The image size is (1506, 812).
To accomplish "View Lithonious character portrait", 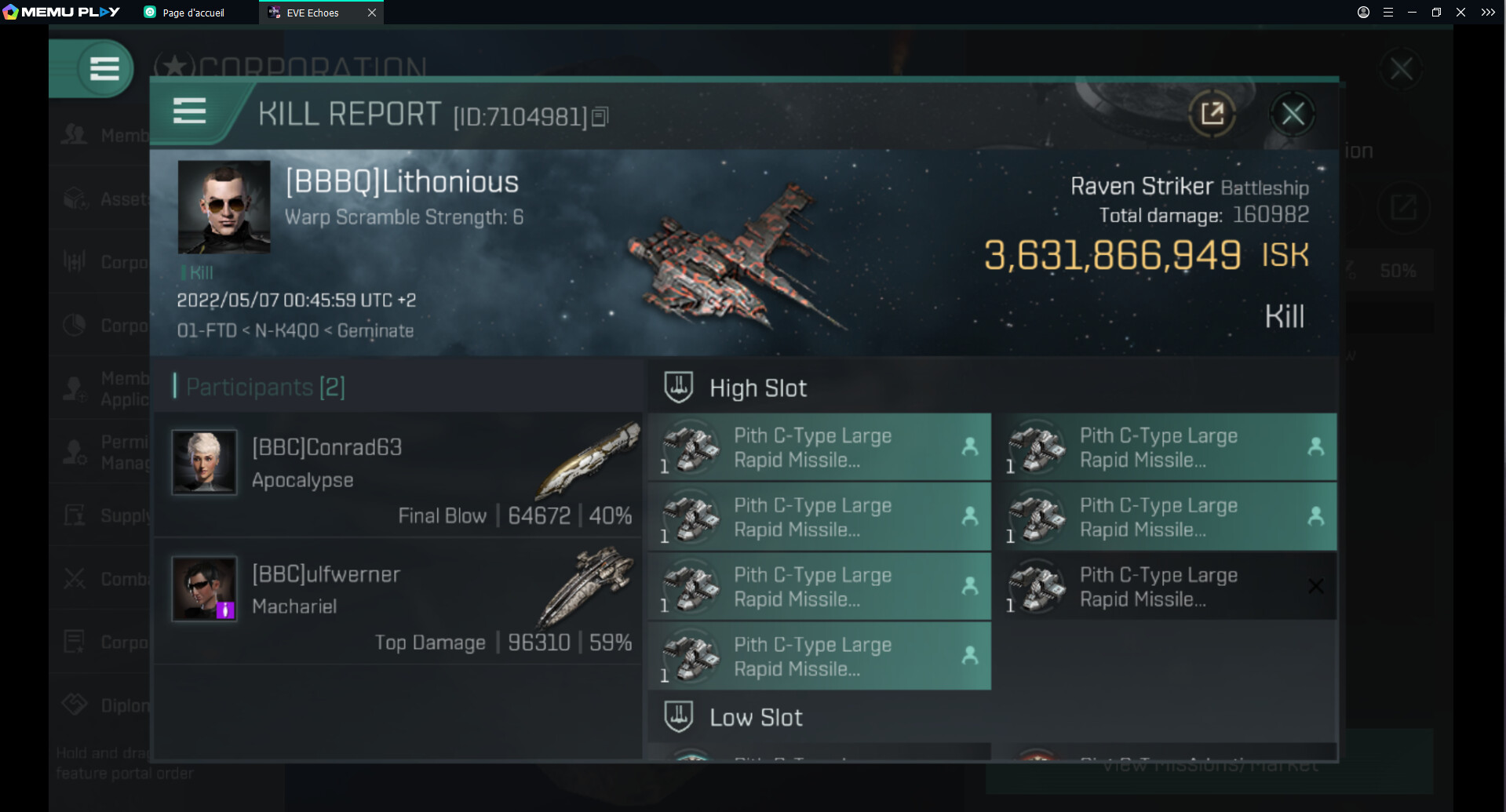I will tap(224, 207).
